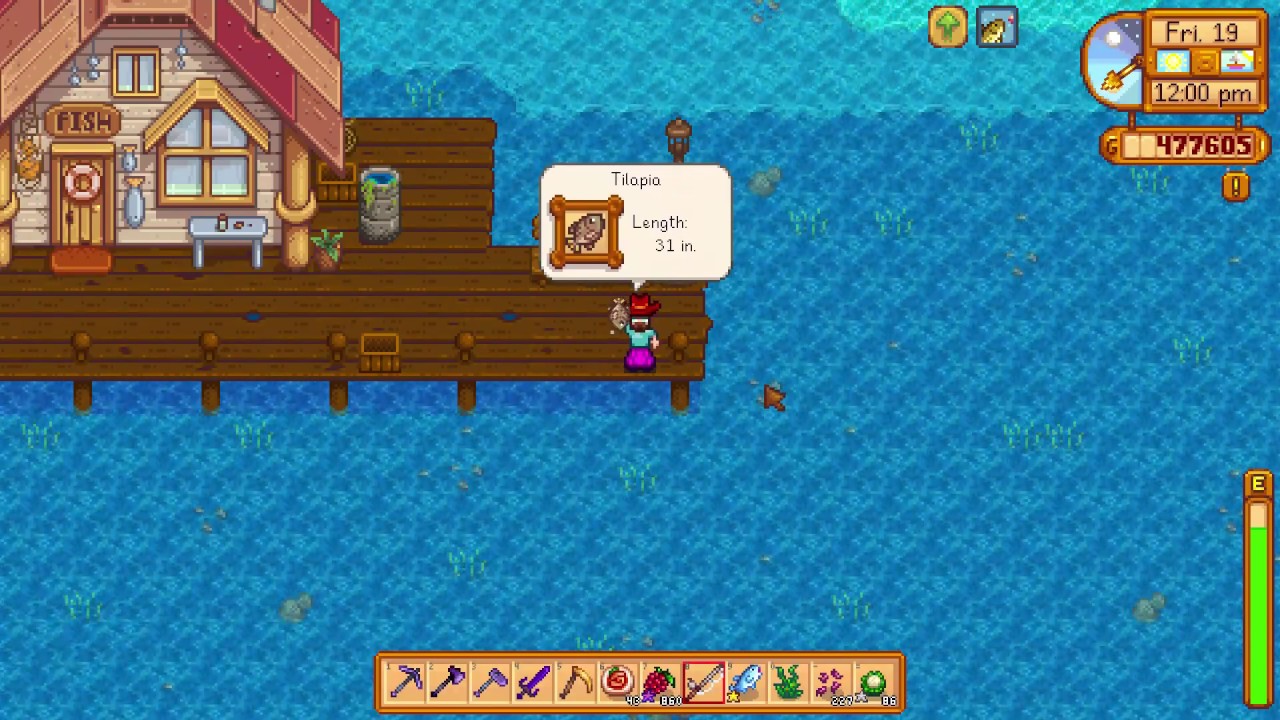Click the 12:00 pm time display
Screen dimensions: 1280x720
click(x=1203, y=92)
